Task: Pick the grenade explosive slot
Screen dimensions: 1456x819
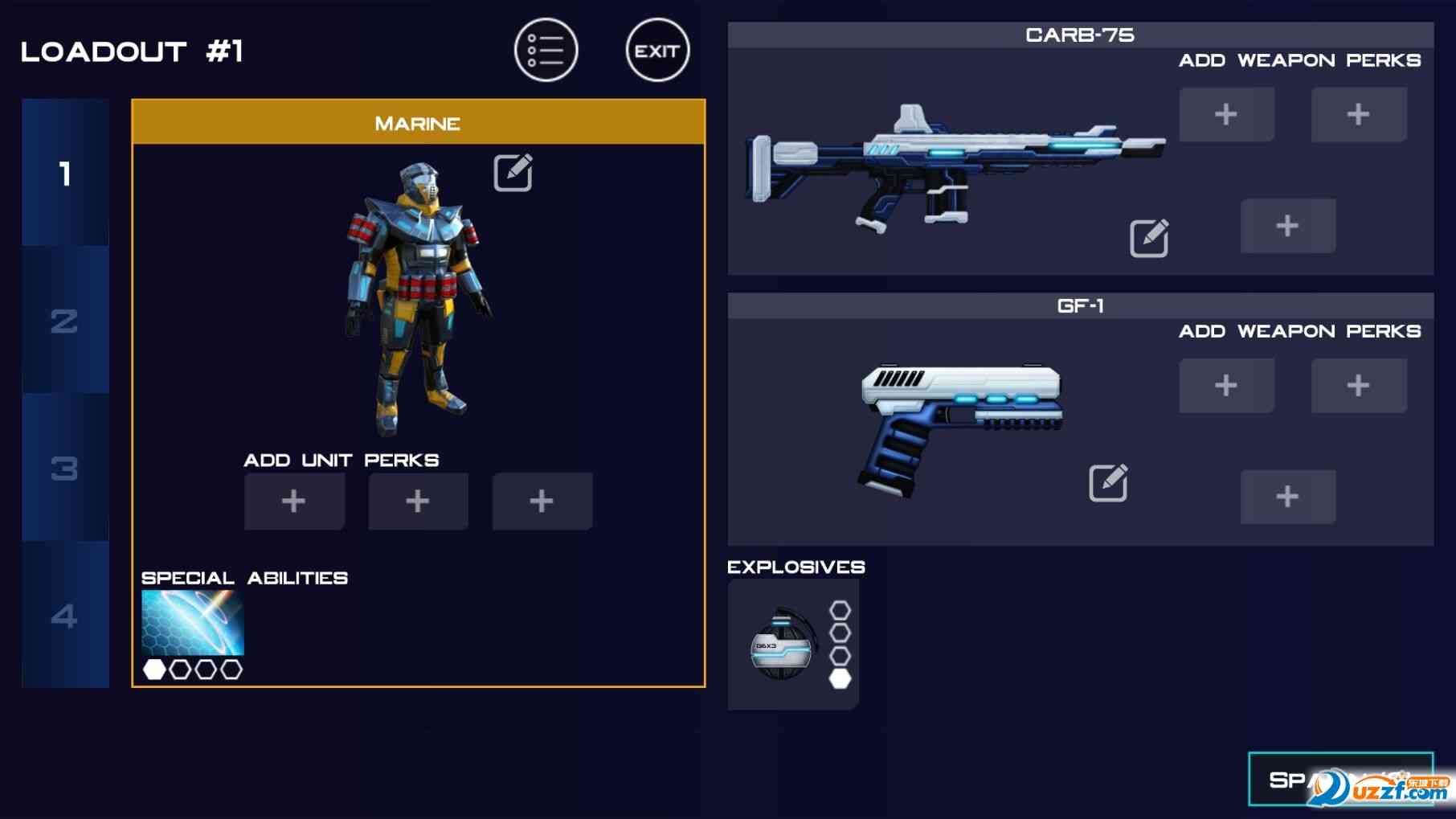Action: (781, 645)
